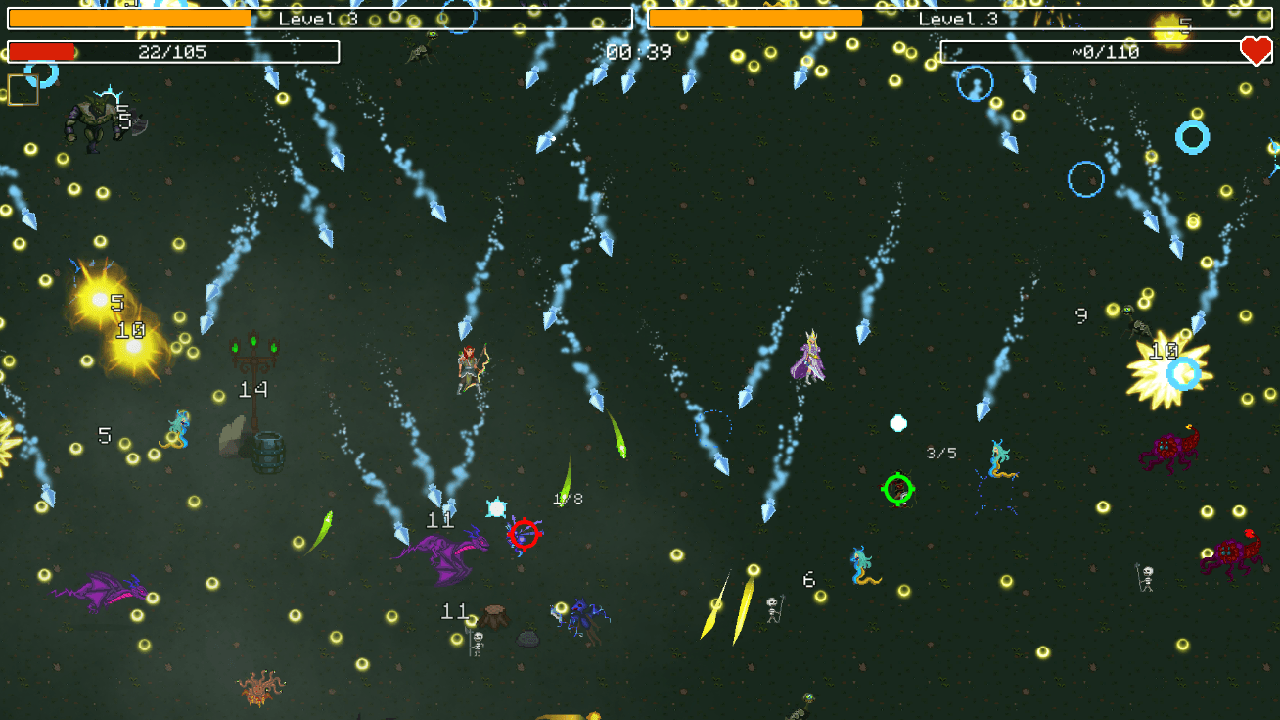
Task: Select the red tentacled creature on right edge
Action: point(1228,555)
